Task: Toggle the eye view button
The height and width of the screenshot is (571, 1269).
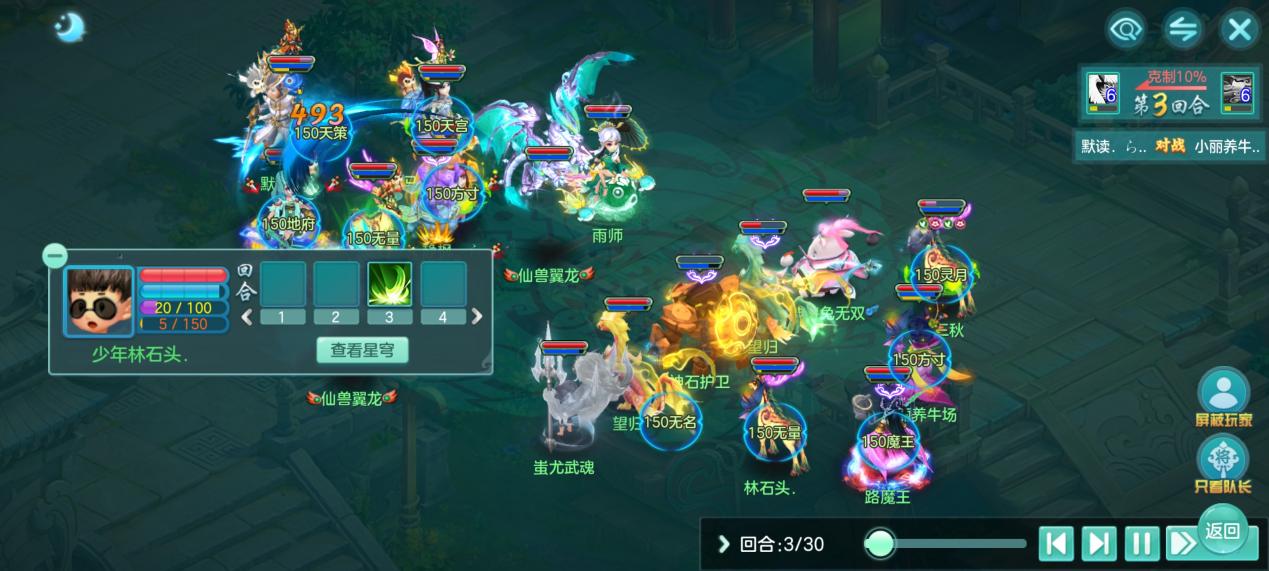Action: tap(1126, 29)
